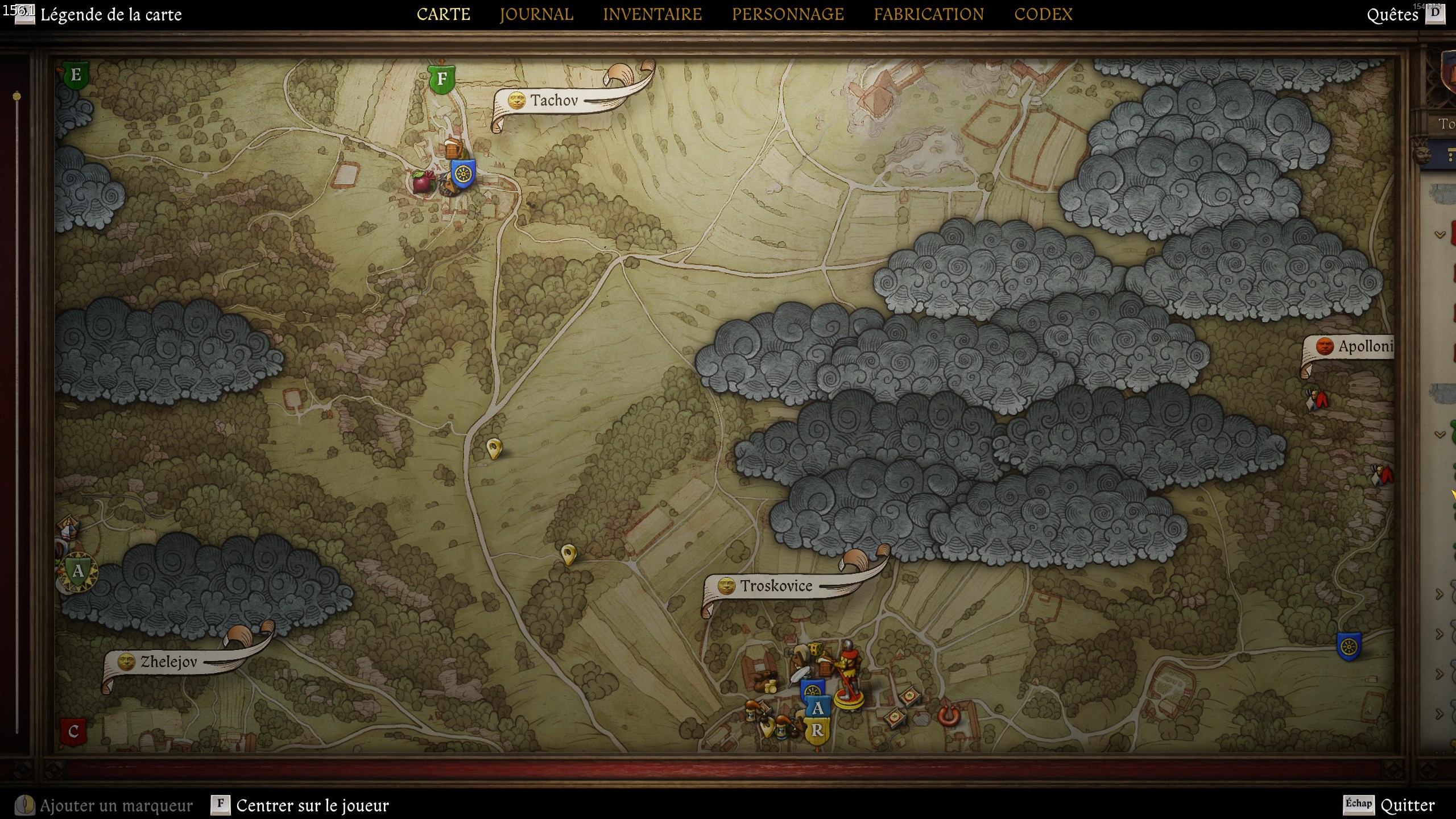The height and width of the screenshot is (819, 1456).
Task: Select the Carte tab
Action: click(x=444, y=14)
